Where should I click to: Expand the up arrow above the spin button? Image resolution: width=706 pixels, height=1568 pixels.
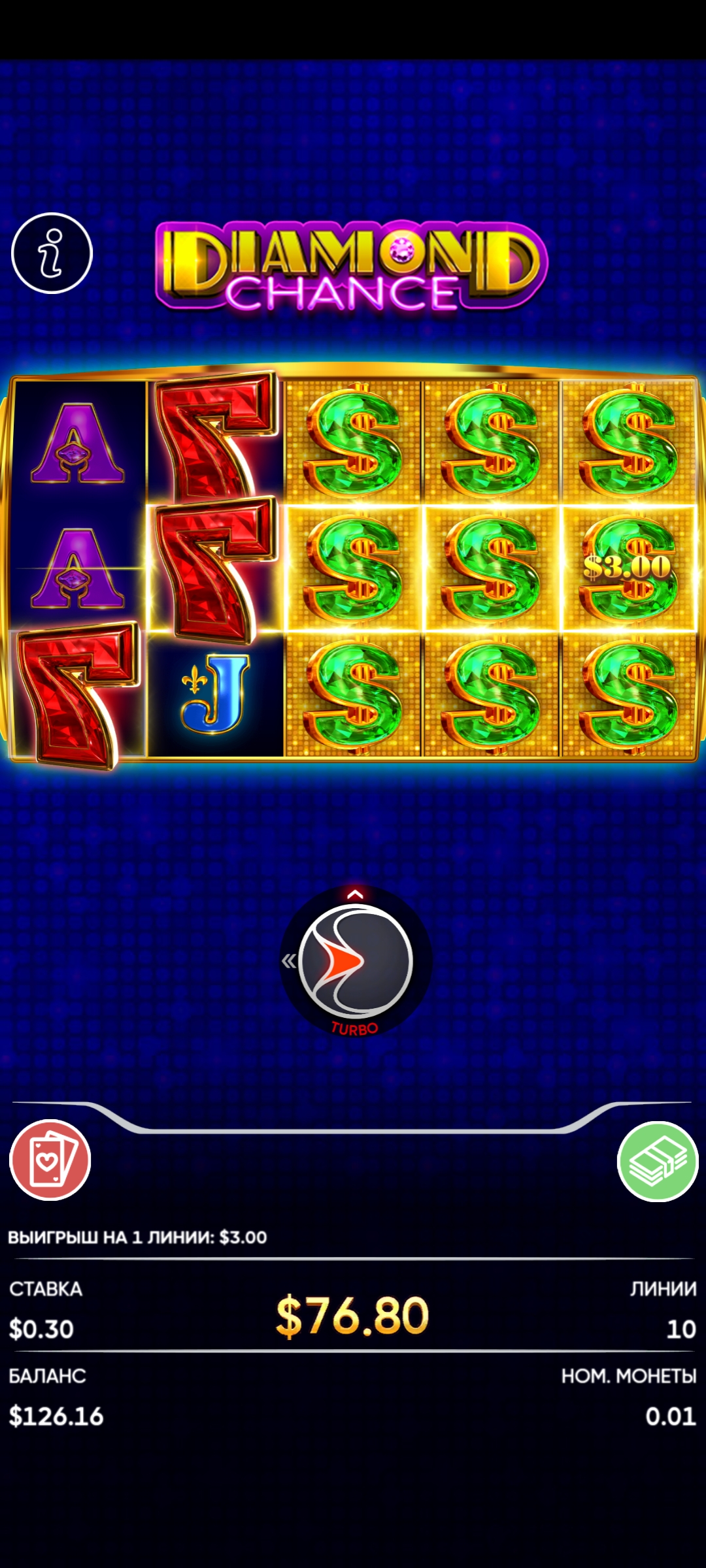pos(355,894)
